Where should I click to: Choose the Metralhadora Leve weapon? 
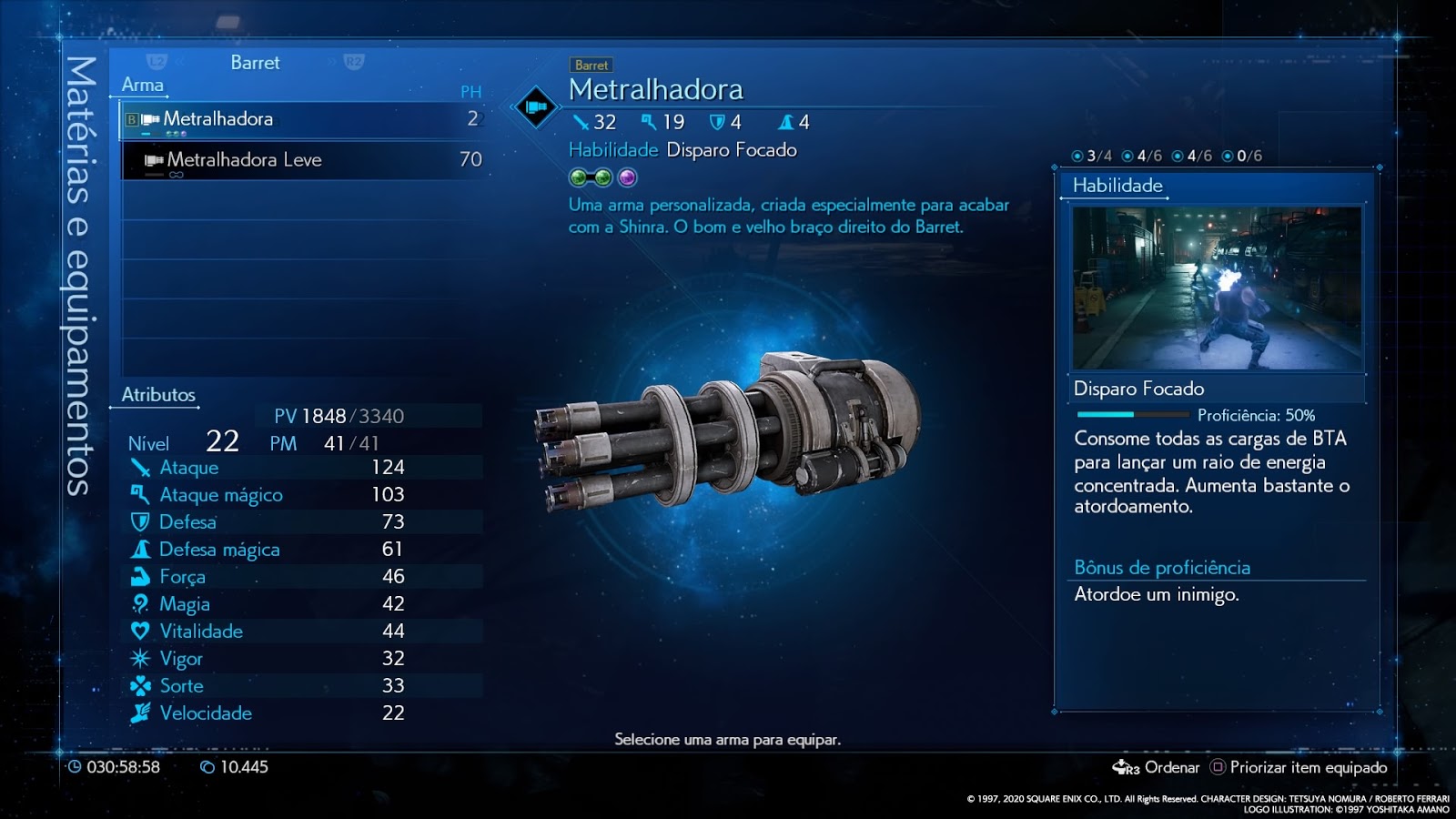[302, 160]
